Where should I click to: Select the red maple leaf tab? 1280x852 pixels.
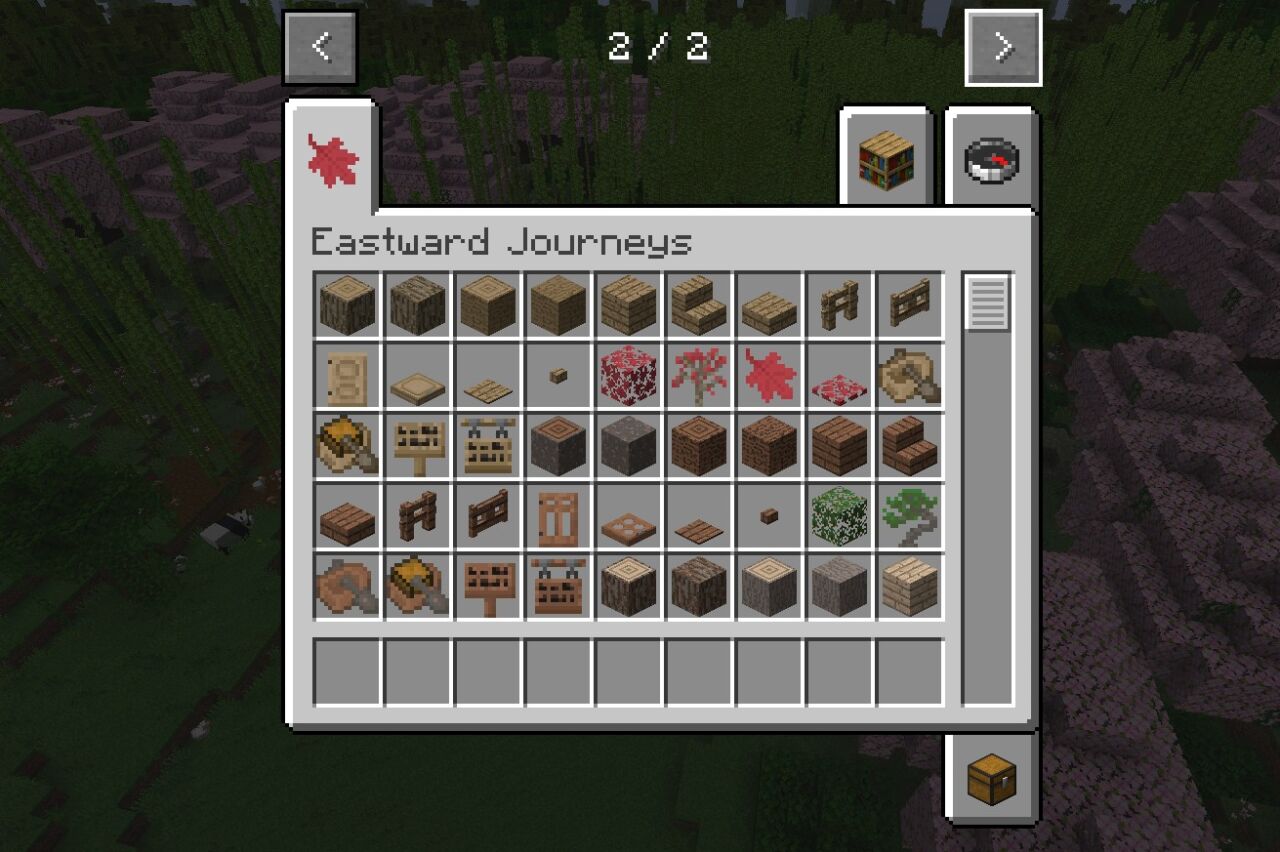pyautogui.click(x=332, y=160)
